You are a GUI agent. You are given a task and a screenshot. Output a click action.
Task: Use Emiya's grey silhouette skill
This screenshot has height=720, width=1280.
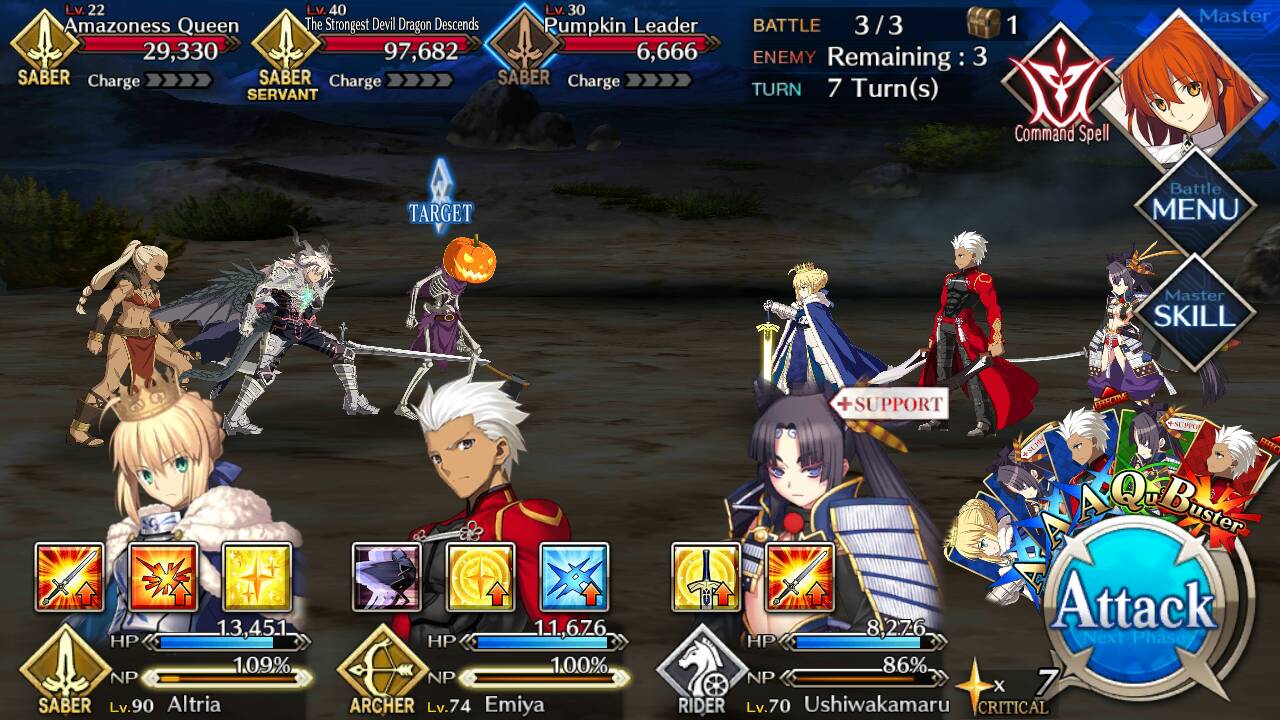[x=387, y=577]
